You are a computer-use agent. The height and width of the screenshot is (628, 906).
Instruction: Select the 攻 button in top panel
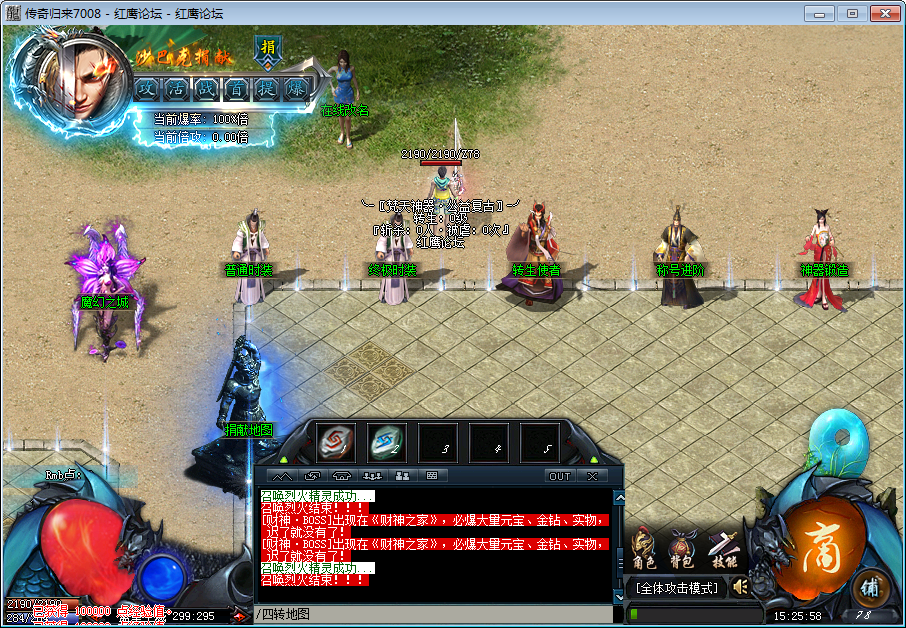[147, 88]
